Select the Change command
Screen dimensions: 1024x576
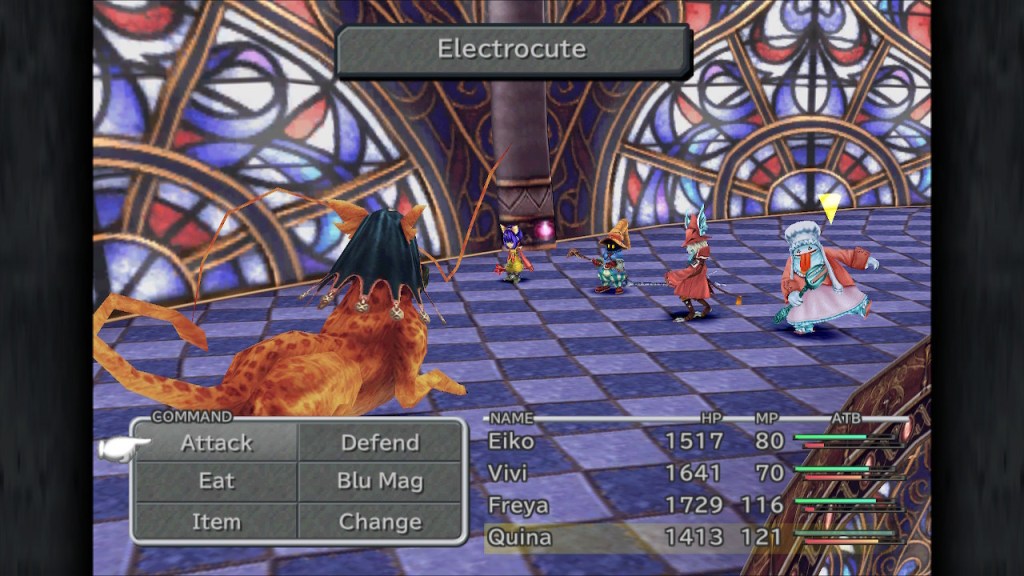tap(380, 521)
